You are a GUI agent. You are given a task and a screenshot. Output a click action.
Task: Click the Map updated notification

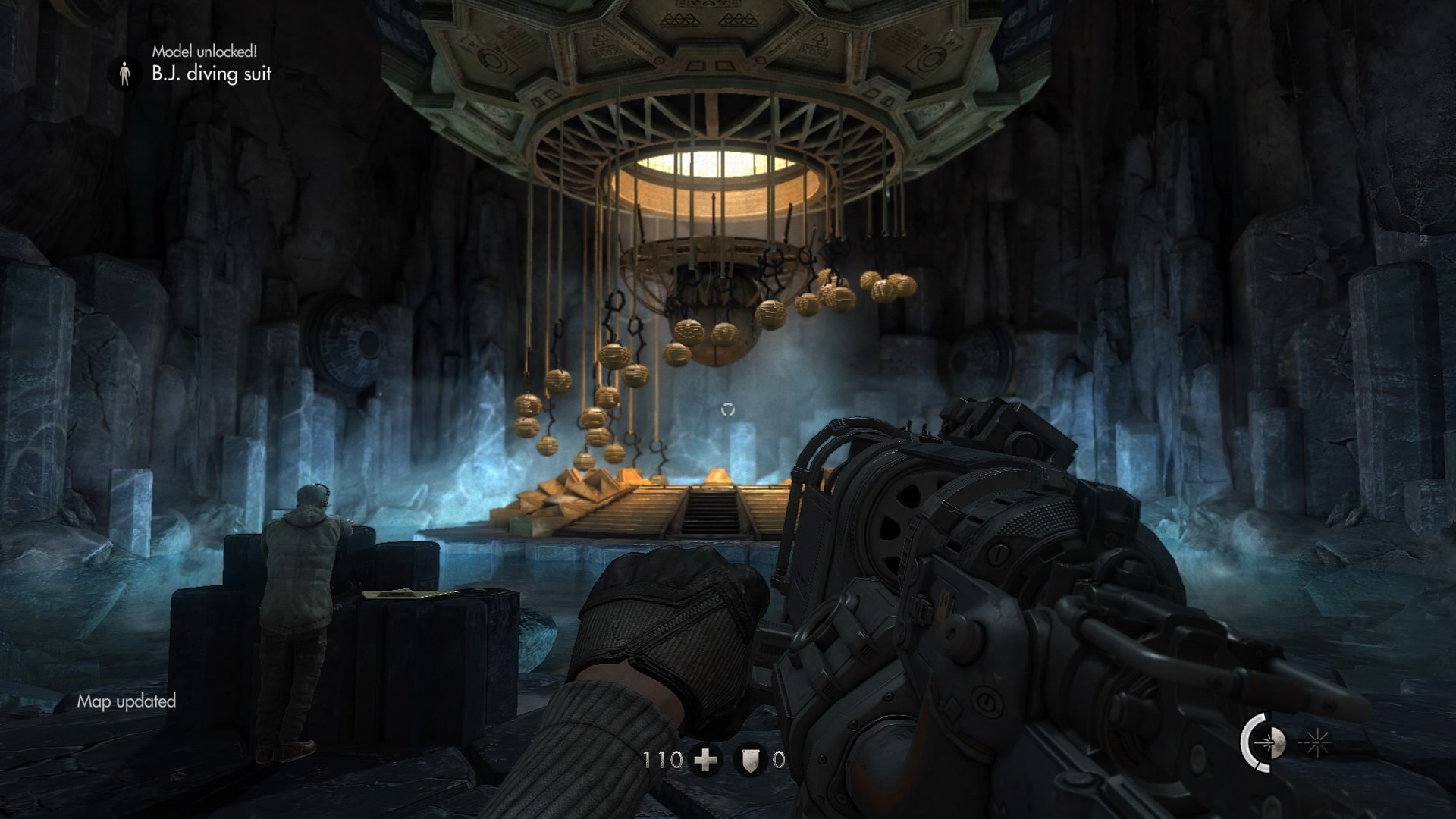[126, 701]
